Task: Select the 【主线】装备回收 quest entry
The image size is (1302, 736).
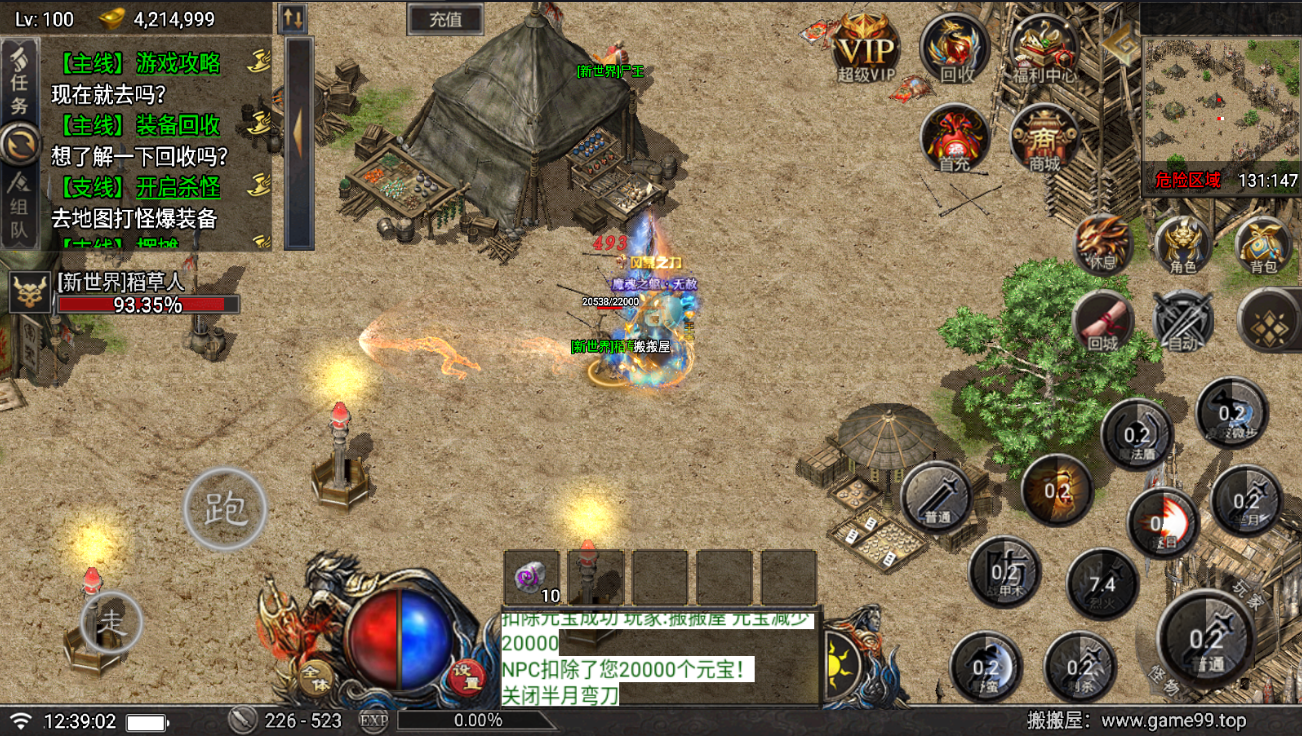Action: point(140,126)
